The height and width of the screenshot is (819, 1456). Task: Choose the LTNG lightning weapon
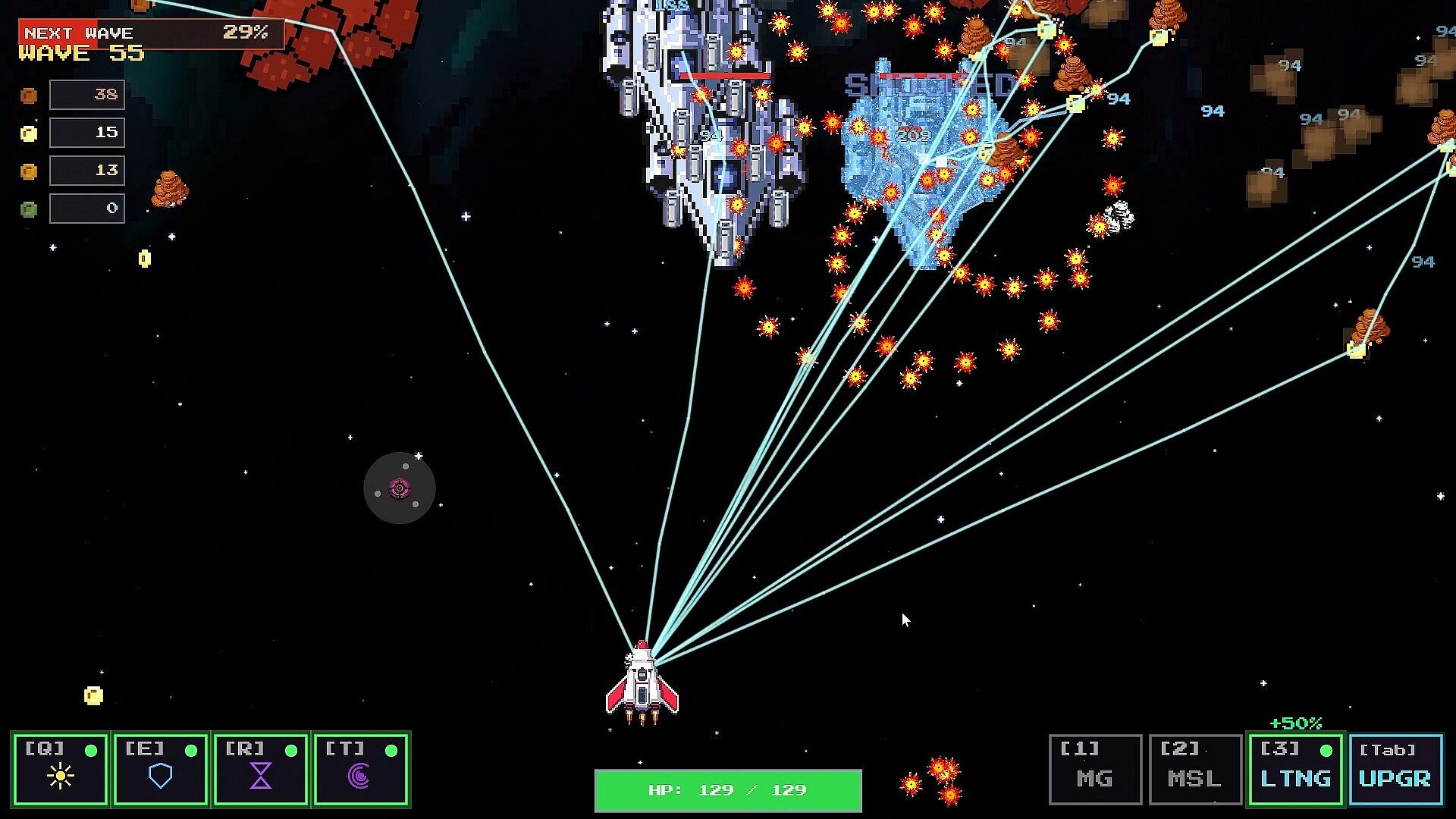1296,769
